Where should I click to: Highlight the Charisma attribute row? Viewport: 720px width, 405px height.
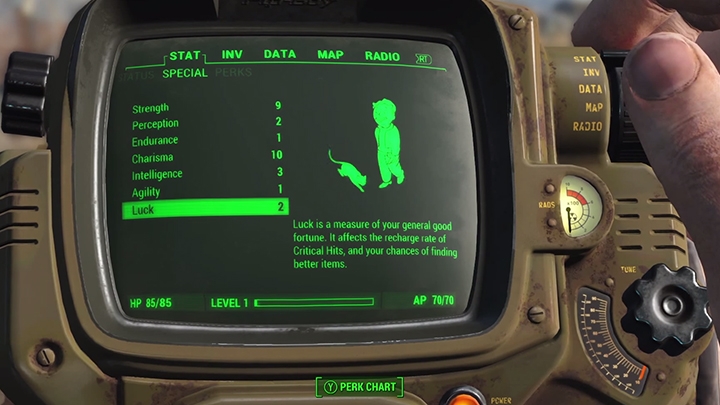(x=205, y=157)
